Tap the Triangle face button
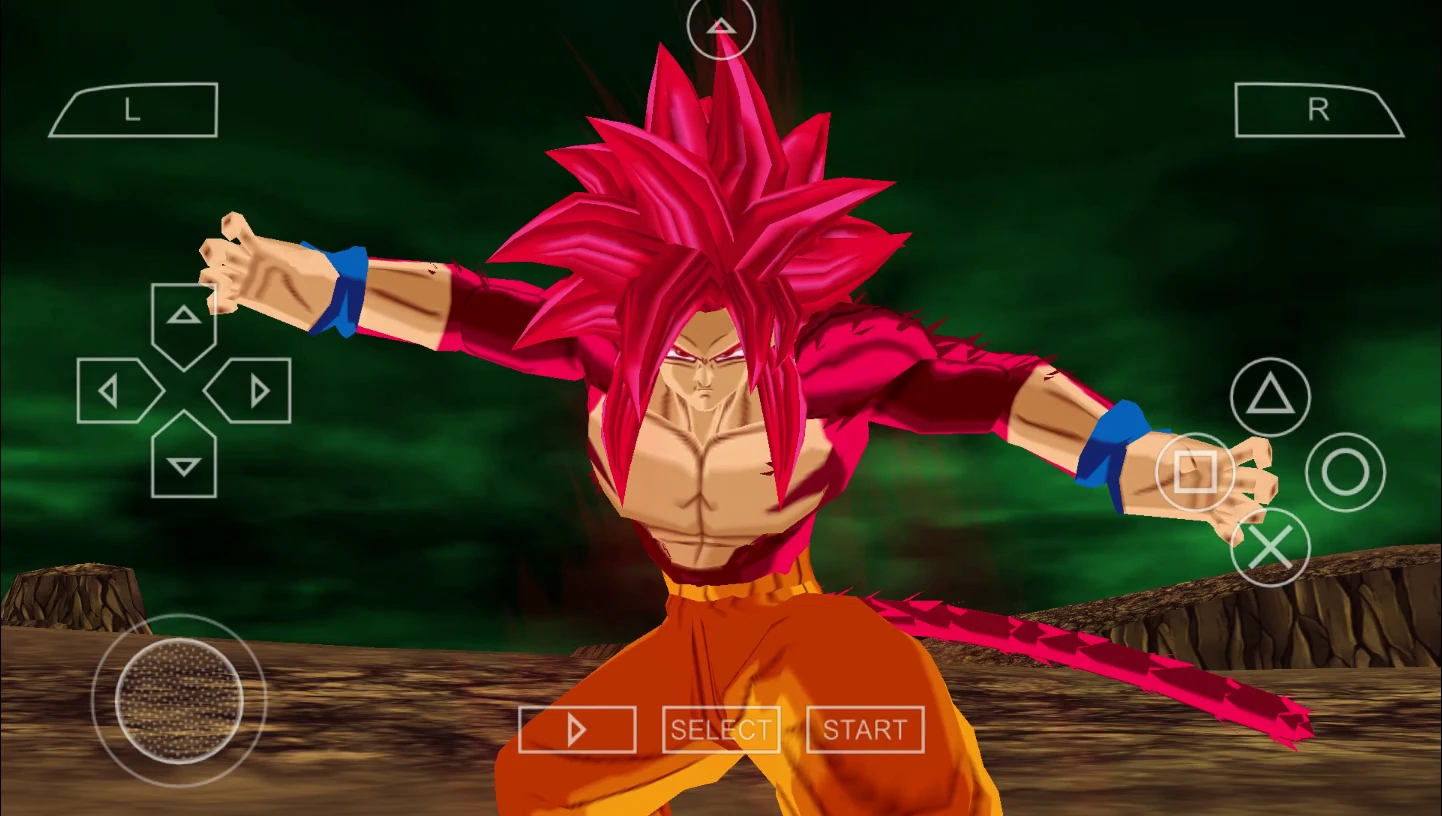 pyautogui.click(x=1270, y=397)
